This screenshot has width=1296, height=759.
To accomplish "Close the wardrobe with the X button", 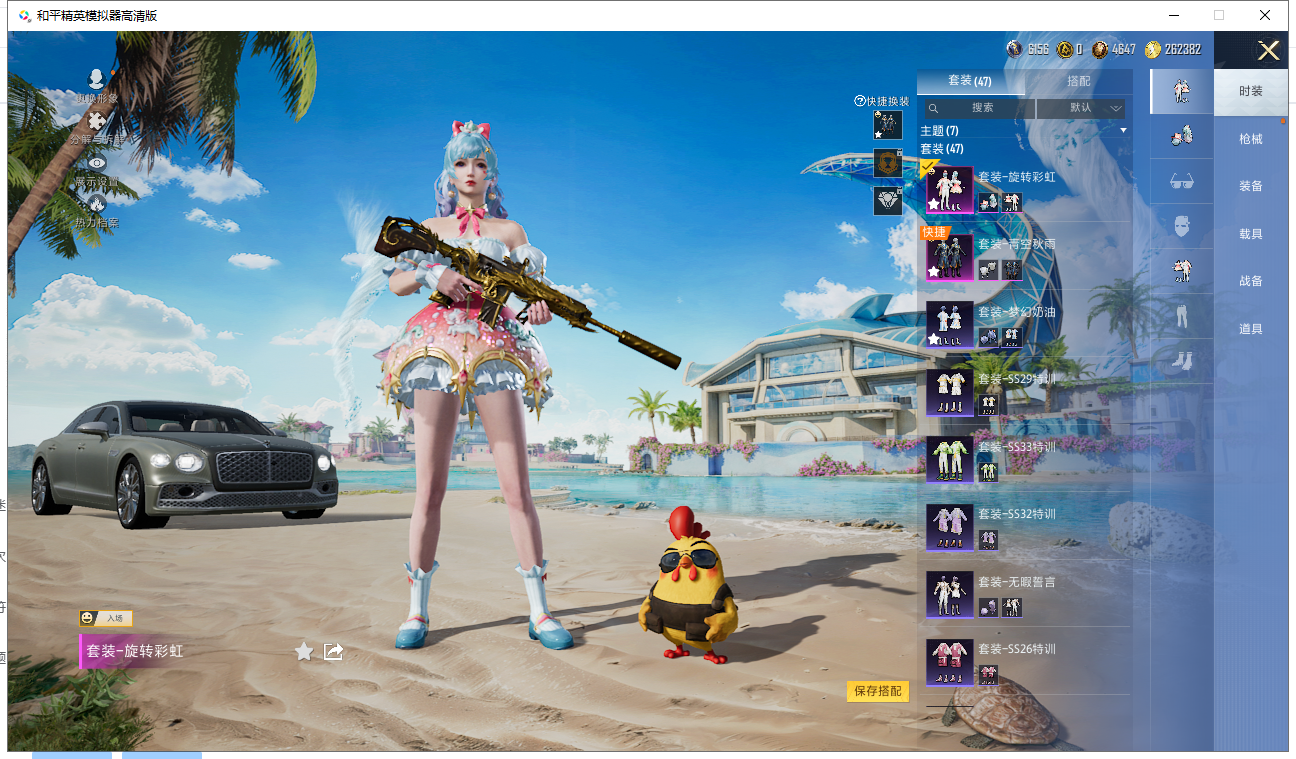I will (x=1268, y=51).
